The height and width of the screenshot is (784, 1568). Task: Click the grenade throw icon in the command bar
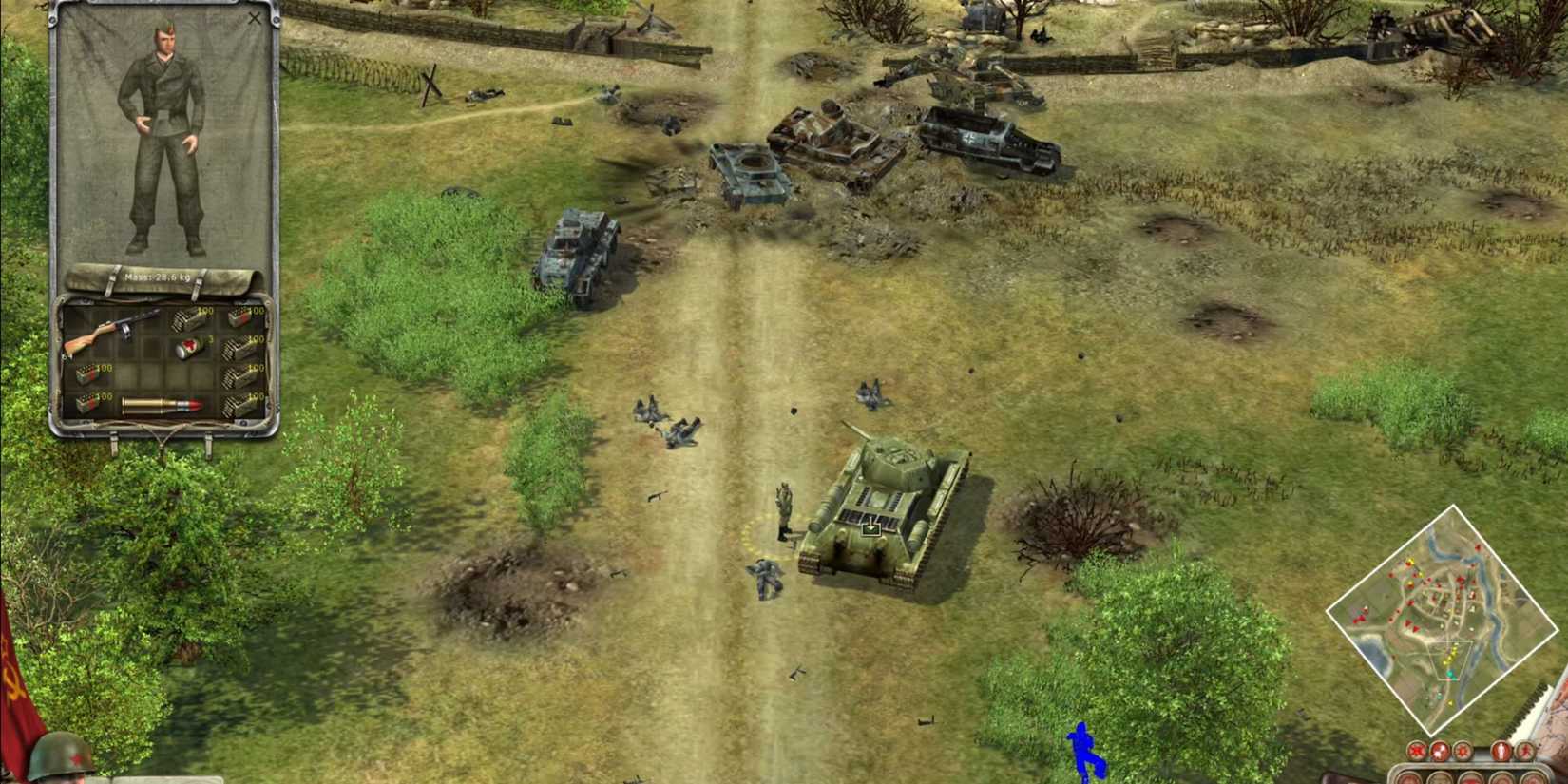click(1440, 750)
